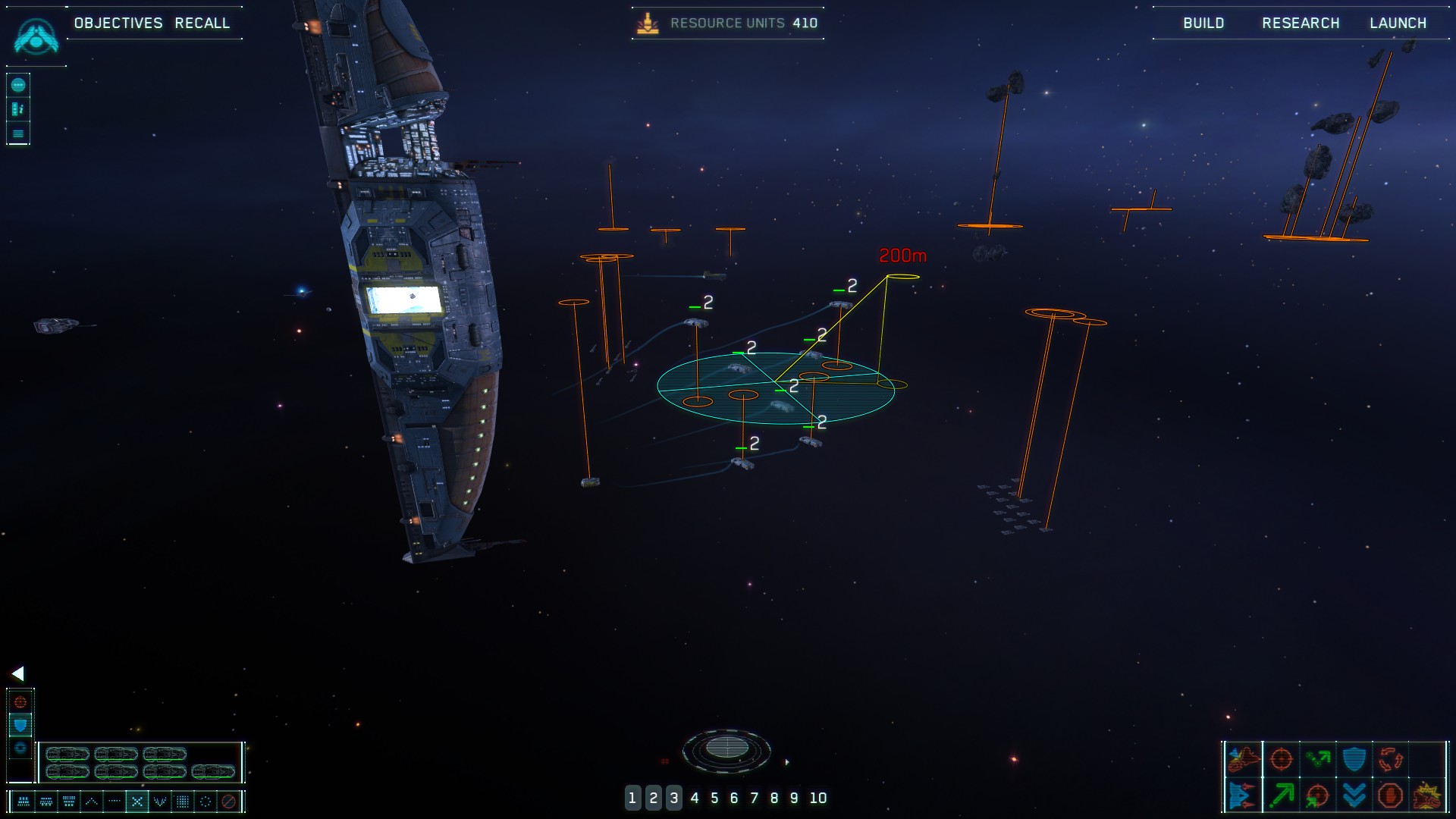The image size is (1456, 819).
Task: Select the X formation icon
Action: (137, 802)
